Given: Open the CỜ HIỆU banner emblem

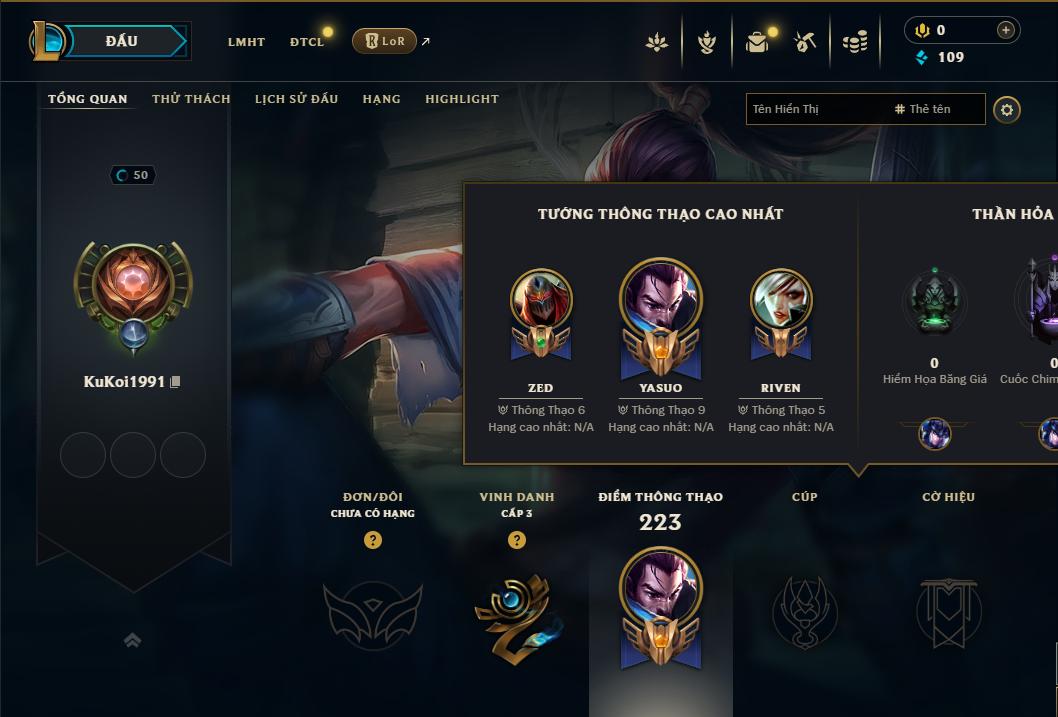Looking at the screenshot, I should coord(948,609).
